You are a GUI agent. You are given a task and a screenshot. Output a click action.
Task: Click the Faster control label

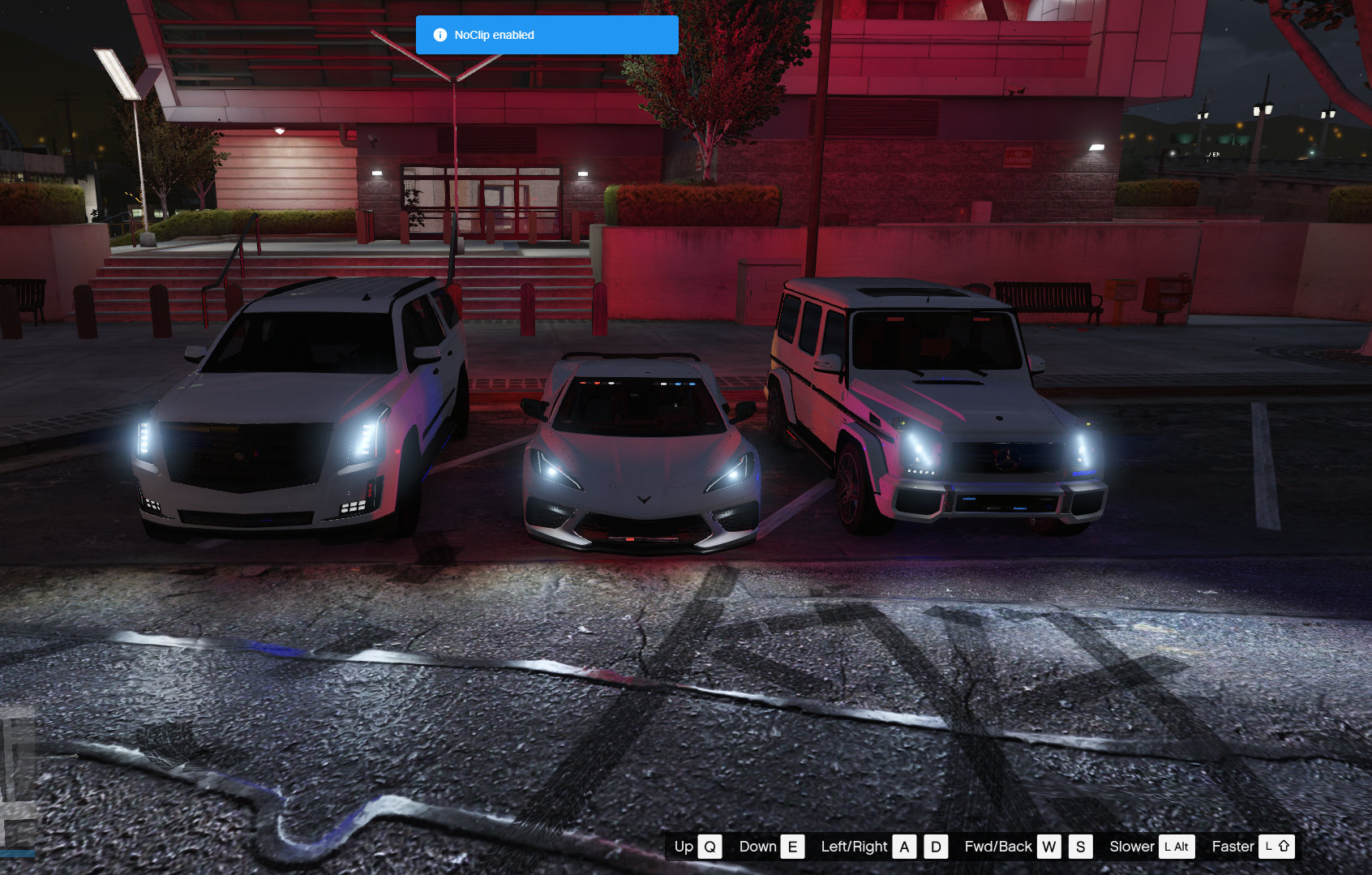click(x=1233, y=847)
